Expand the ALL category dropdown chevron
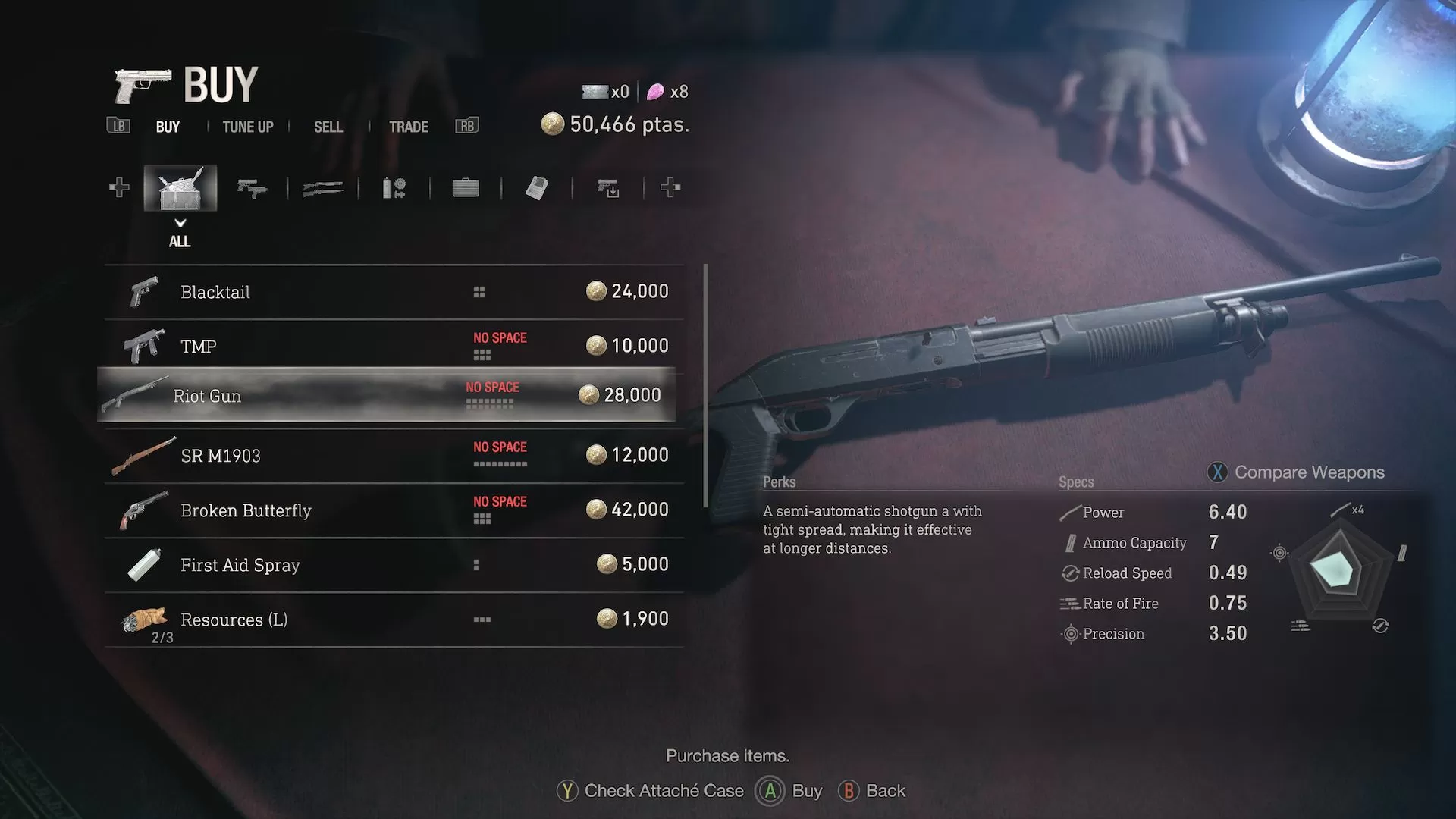The image size is (1456, 819). click(180, 224)
